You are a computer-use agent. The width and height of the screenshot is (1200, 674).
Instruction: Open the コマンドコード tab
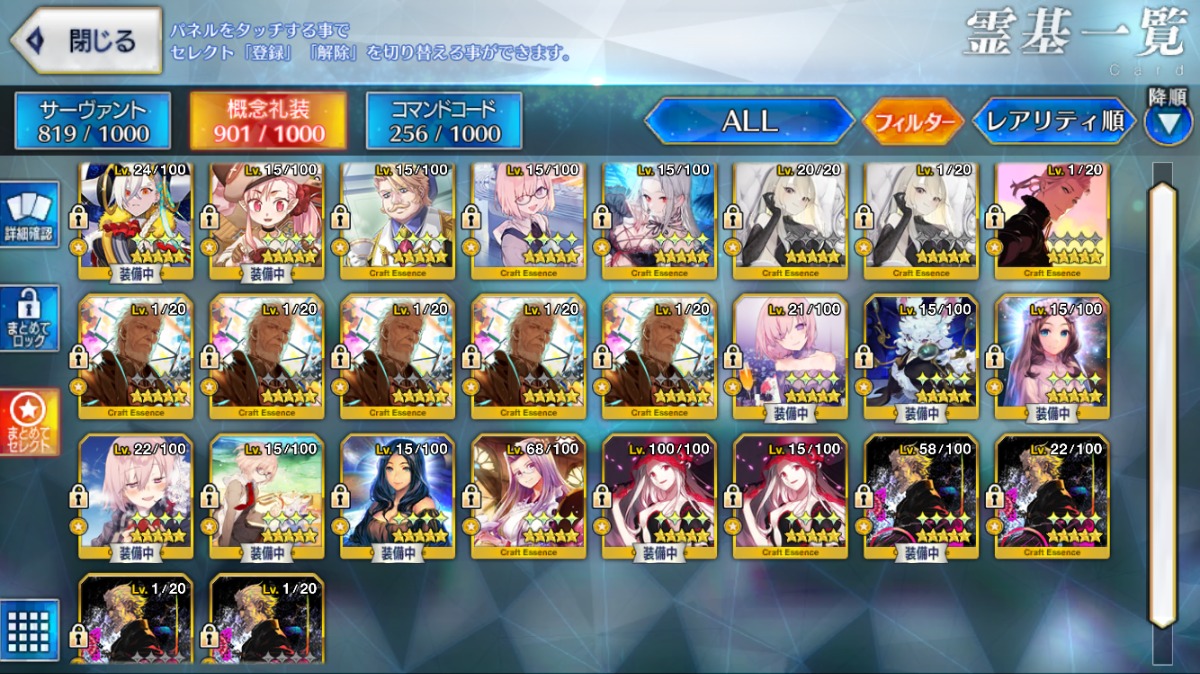(x=444, y=121)
